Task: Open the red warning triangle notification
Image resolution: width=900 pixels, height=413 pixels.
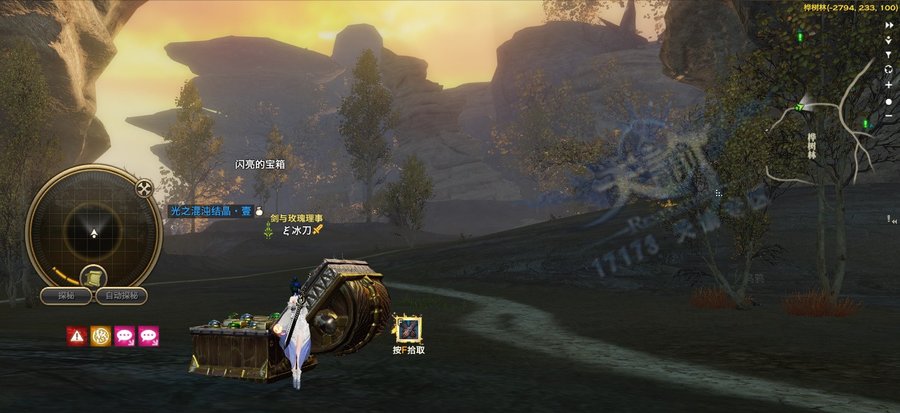Action: coord(76,335)
